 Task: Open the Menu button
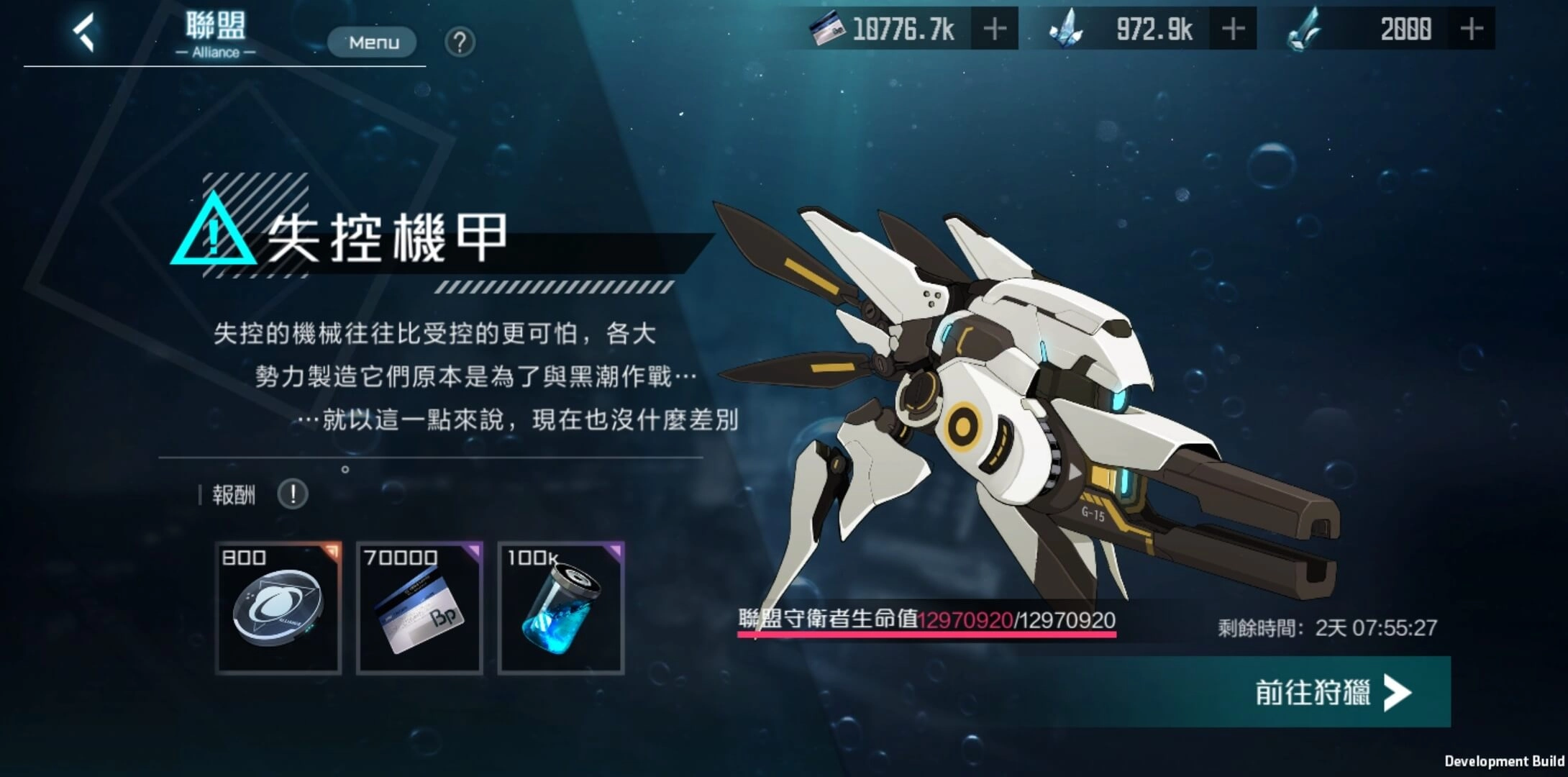tap(372, 42)
